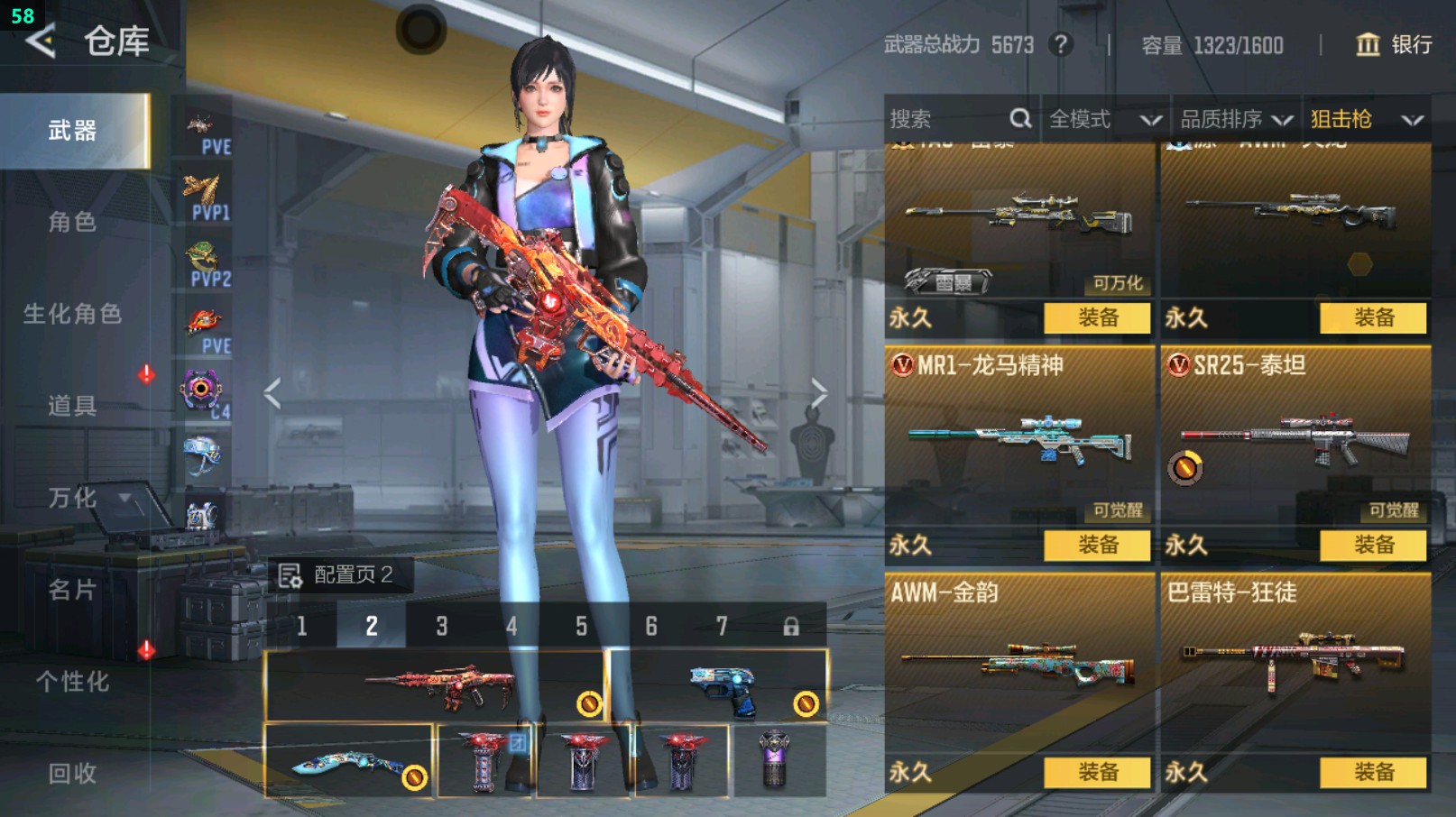Open the 名片 section
1456x817 pixels.
pos(72,590)
